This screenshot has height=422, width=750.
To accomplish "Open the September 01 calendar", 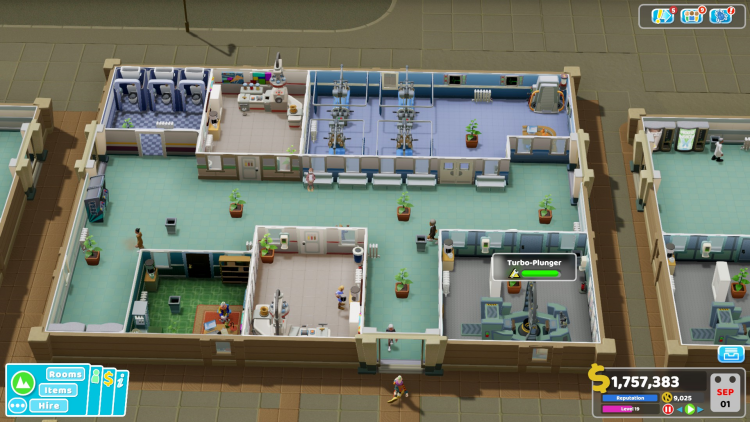I will (725, 391).
